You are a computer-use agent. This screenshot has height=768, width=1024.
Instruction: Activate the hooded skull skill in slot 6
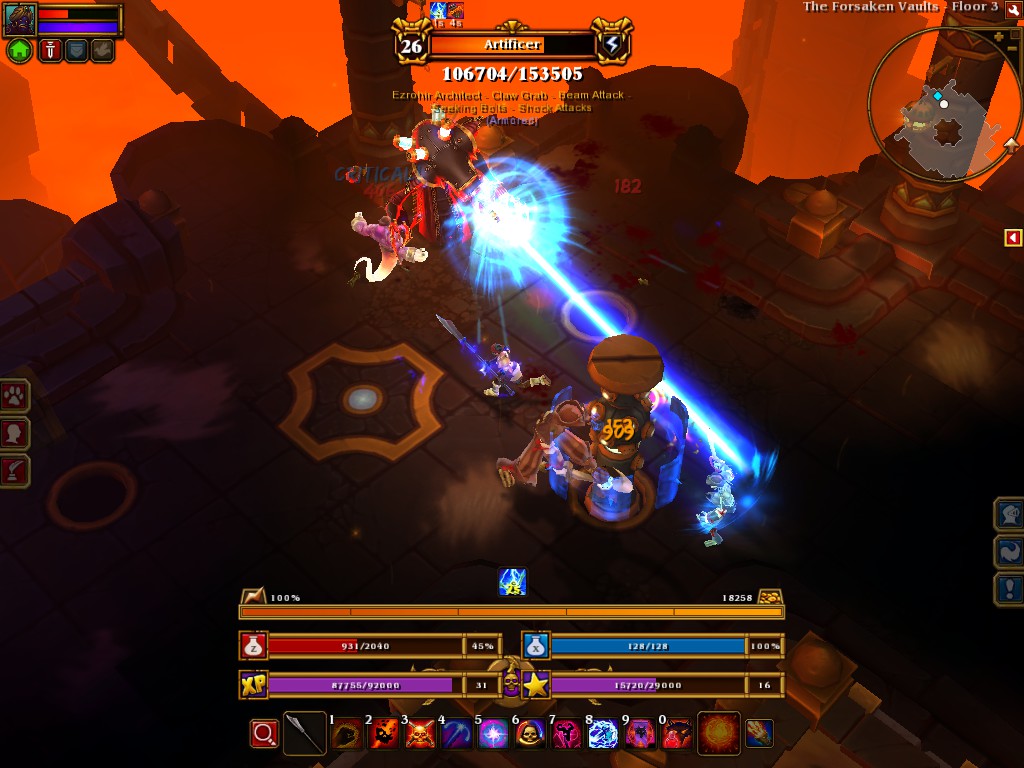point(530,735)
